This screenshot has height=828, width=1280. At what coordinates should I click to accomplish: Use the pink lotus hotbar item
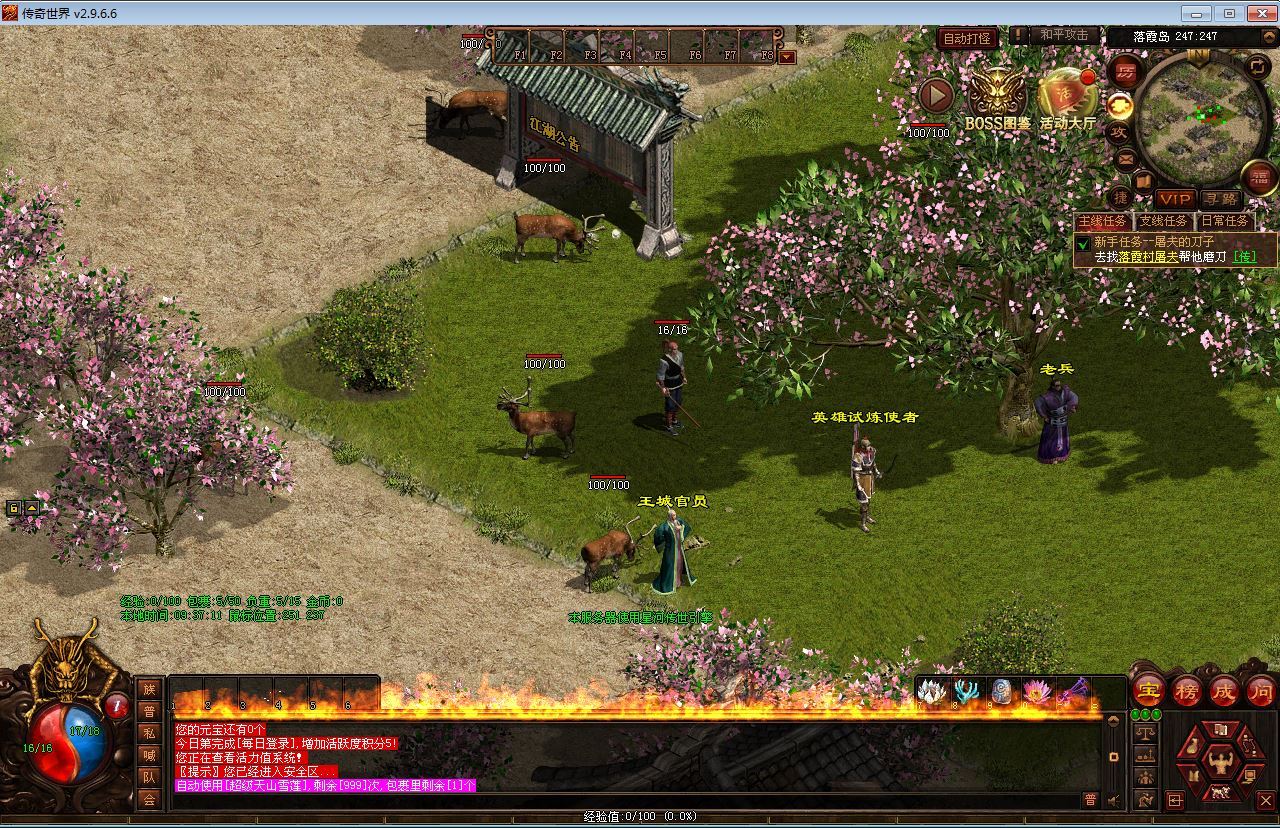[1037, 691]
